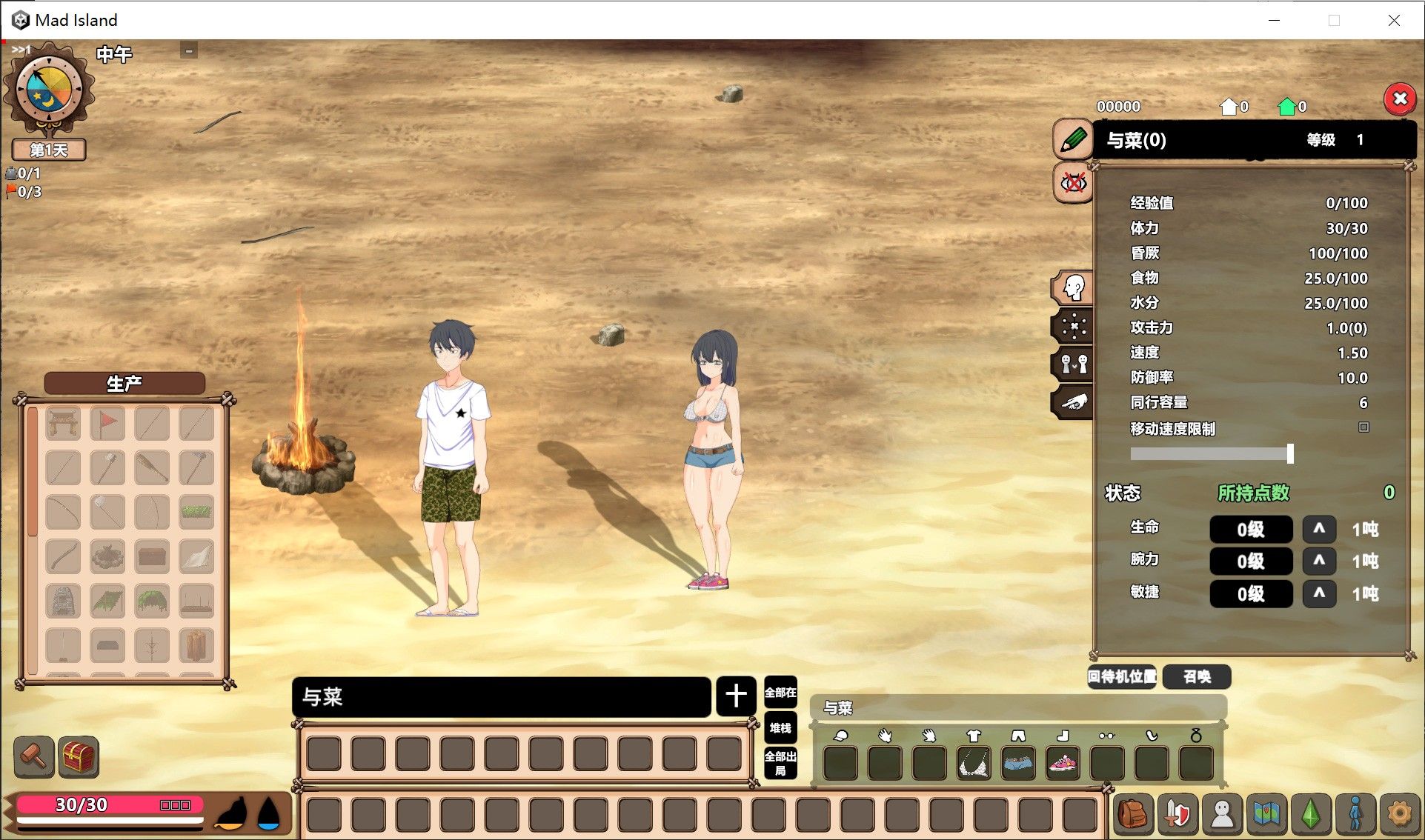Toggle the crossed-out eye visibility button
Viewport: 1425px width, 840px height.
coord(1073,182)
